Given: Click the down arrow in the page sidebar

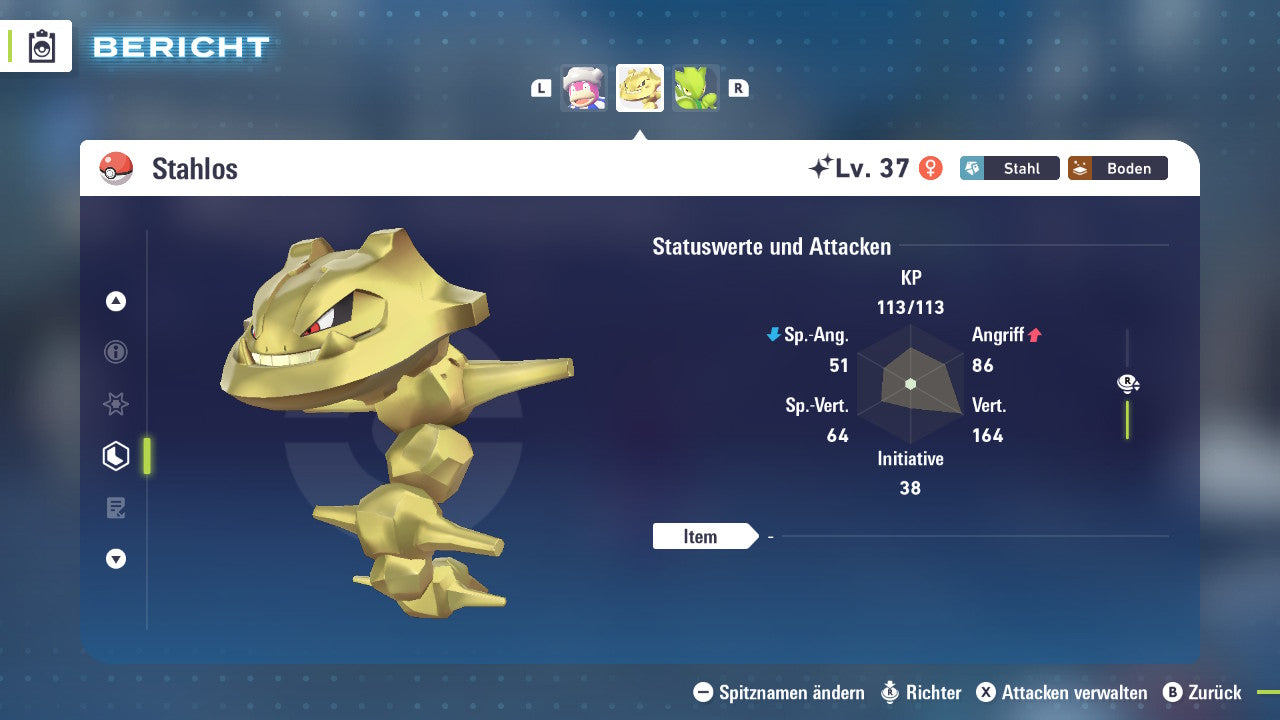Looking at the screenshot, I should [x=116, y=559].
